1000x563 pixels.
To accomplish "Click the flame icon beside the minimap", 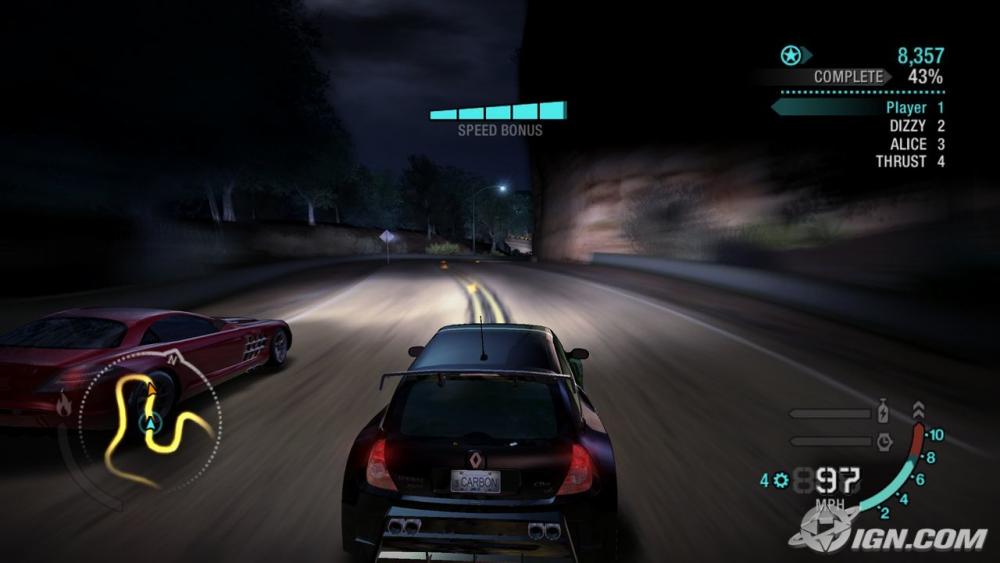I will [x=64, y=405].
